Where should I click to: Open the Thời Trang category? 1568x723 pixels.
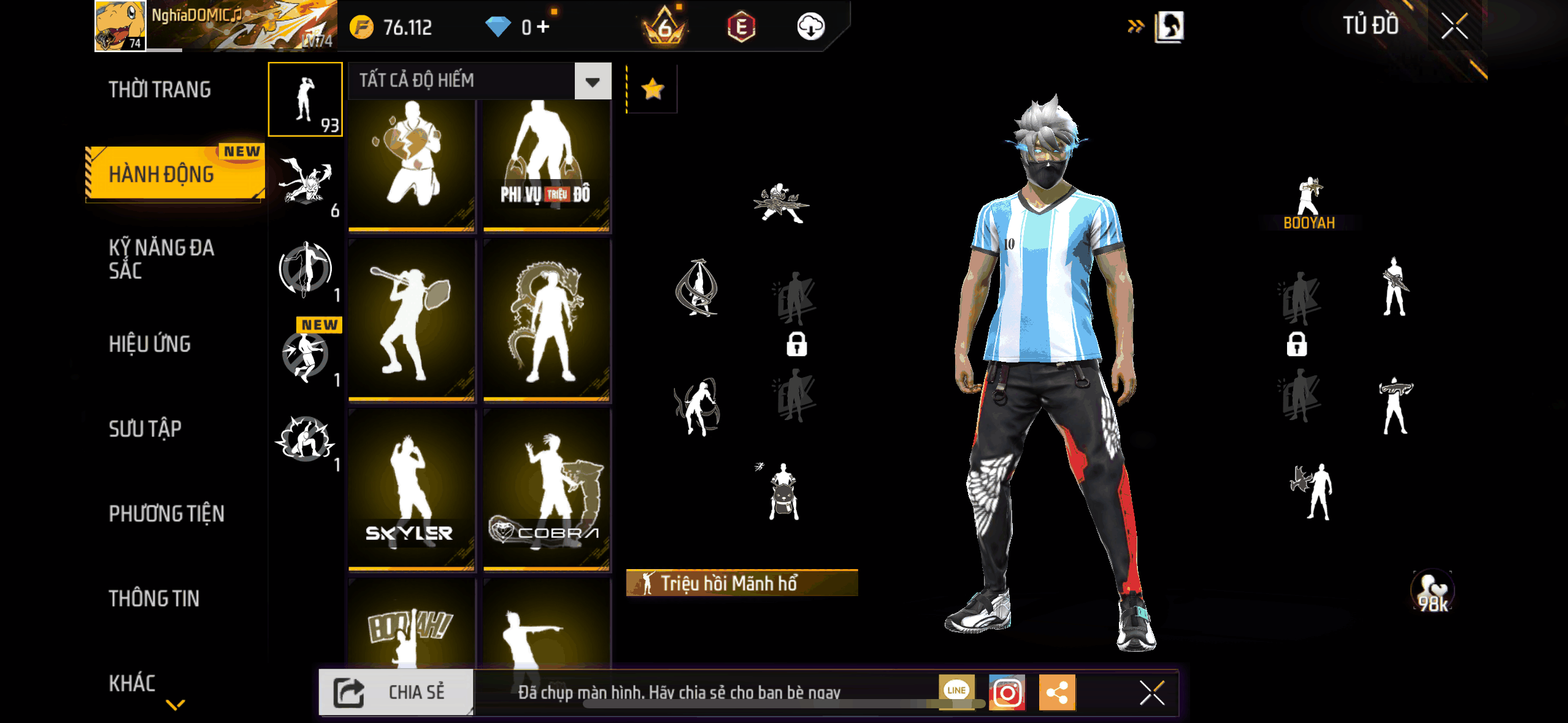(x=159, y=90)
